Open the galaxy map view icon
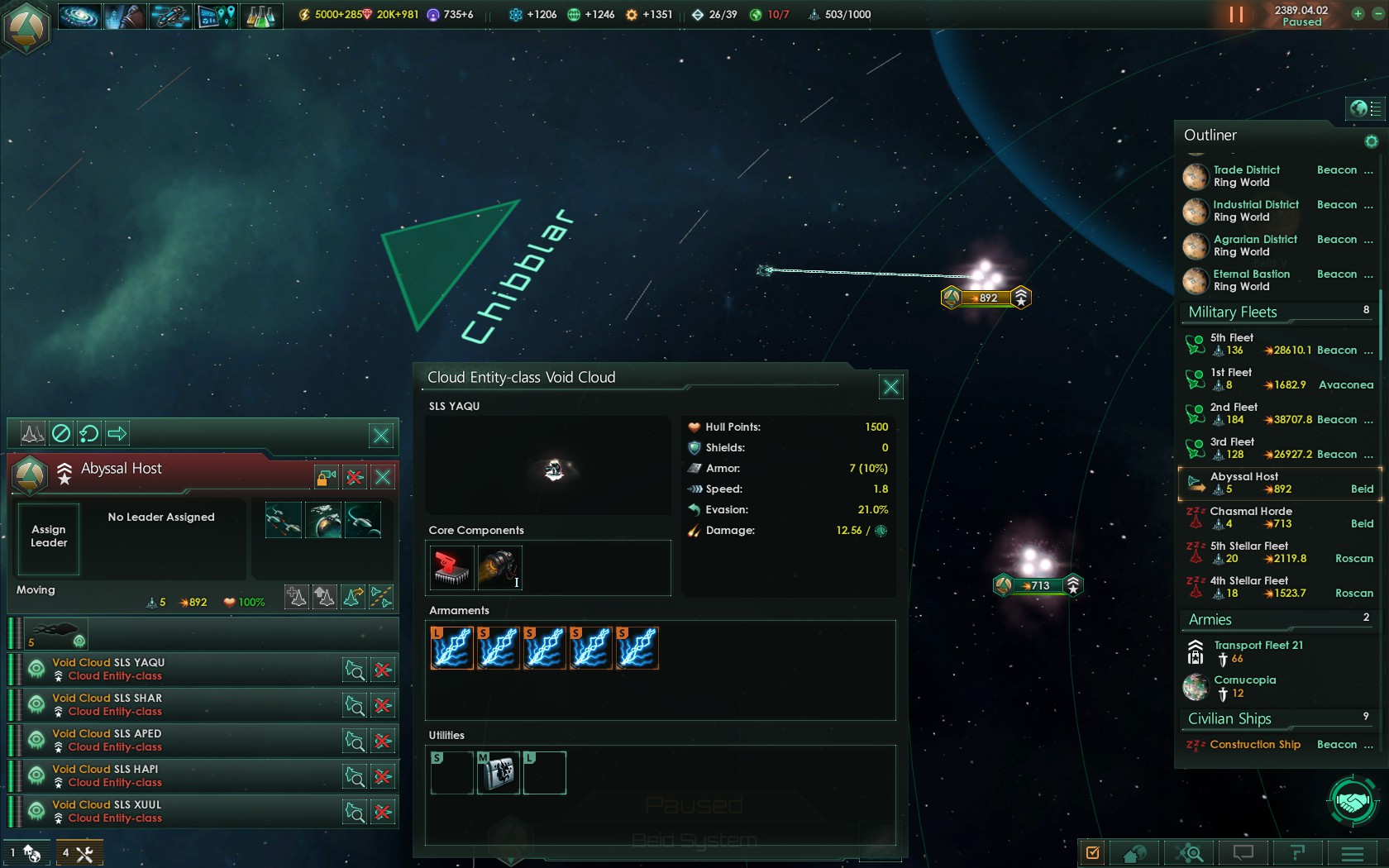Screen dimensions: 1389x868 point(79,16)
